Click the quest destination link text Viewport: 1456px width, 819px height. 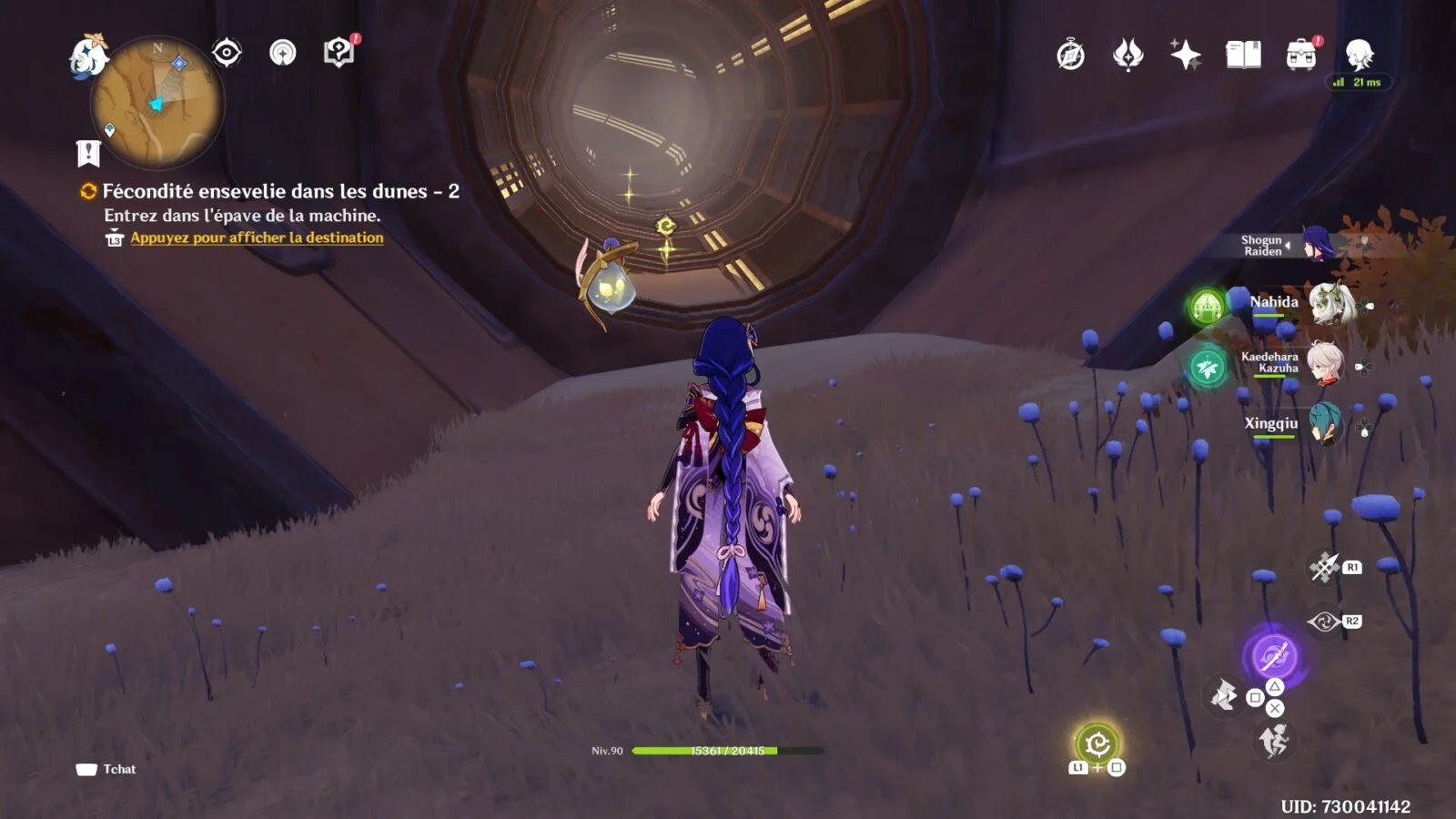[x=257, y=238]
